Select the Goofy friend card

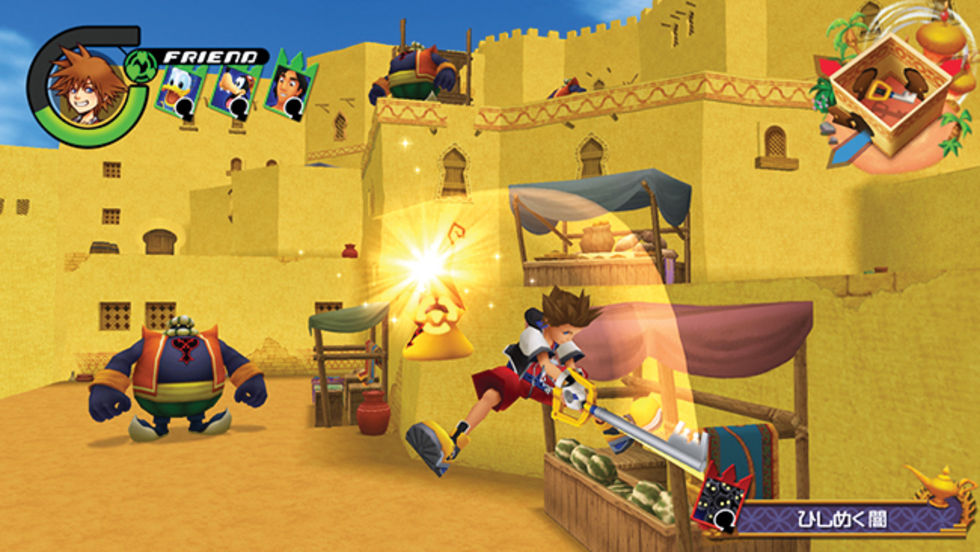click(x=236, y=90)
